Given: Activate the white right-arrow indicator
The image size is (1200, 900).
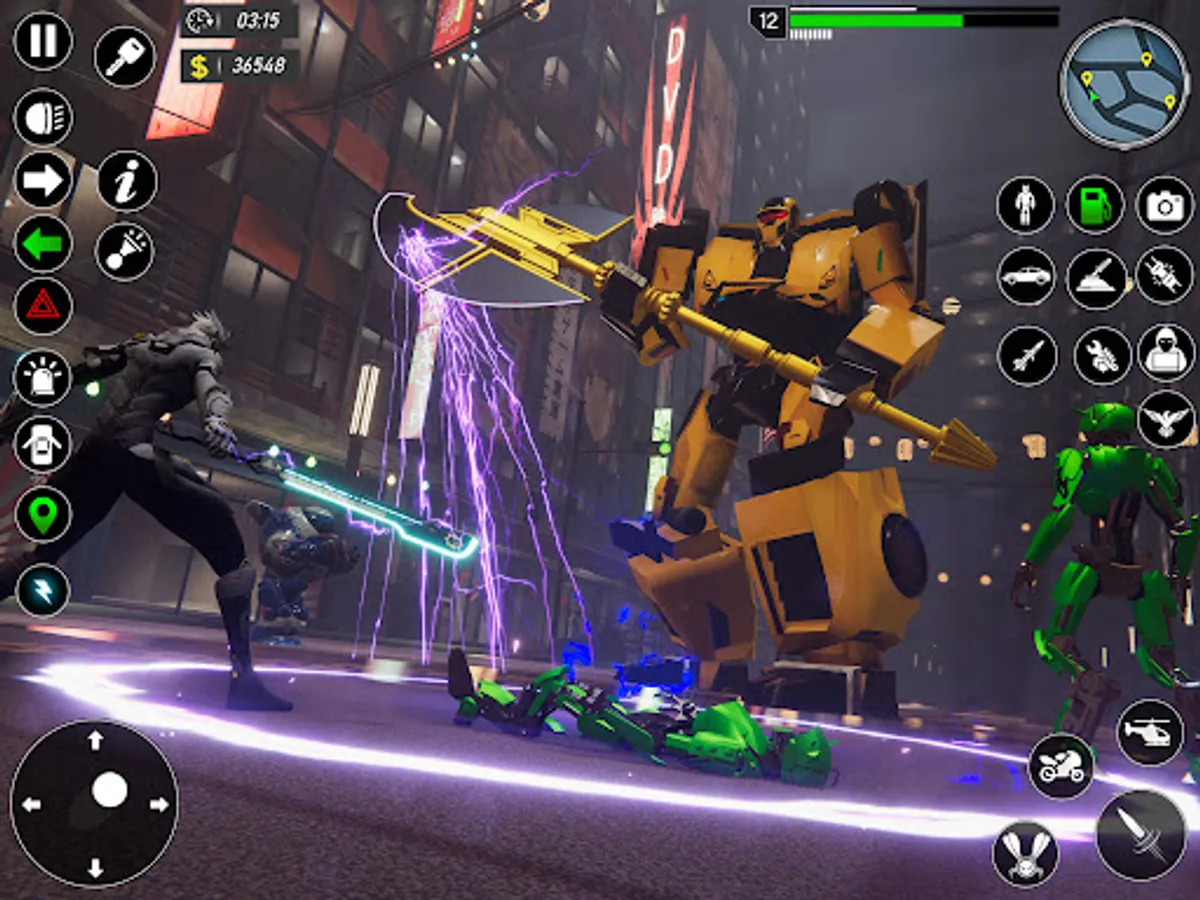Looking at the screenshot, I should (43, 181).
